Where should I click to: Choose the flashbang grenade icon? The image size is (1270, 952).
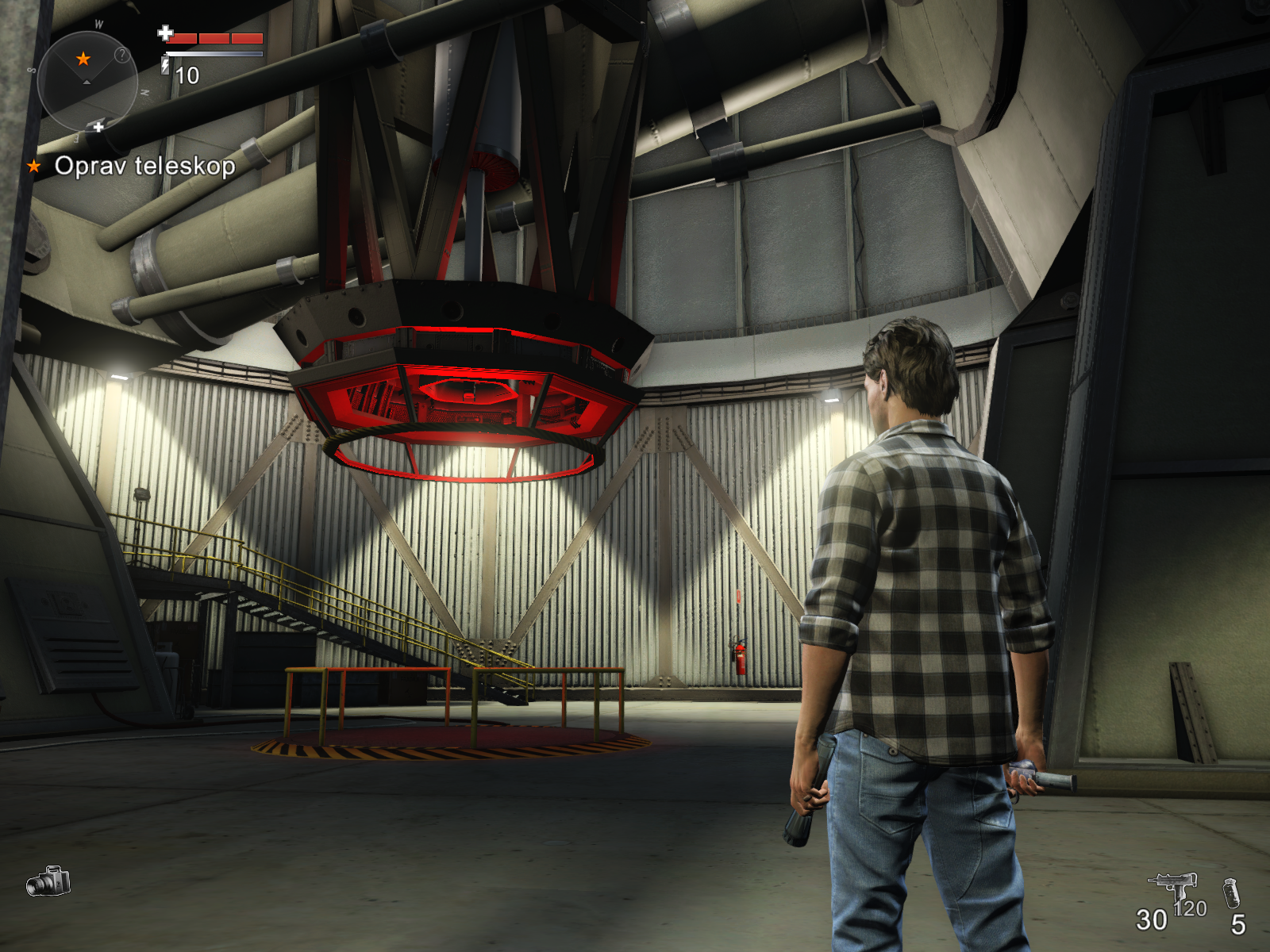pos(1231,893)
